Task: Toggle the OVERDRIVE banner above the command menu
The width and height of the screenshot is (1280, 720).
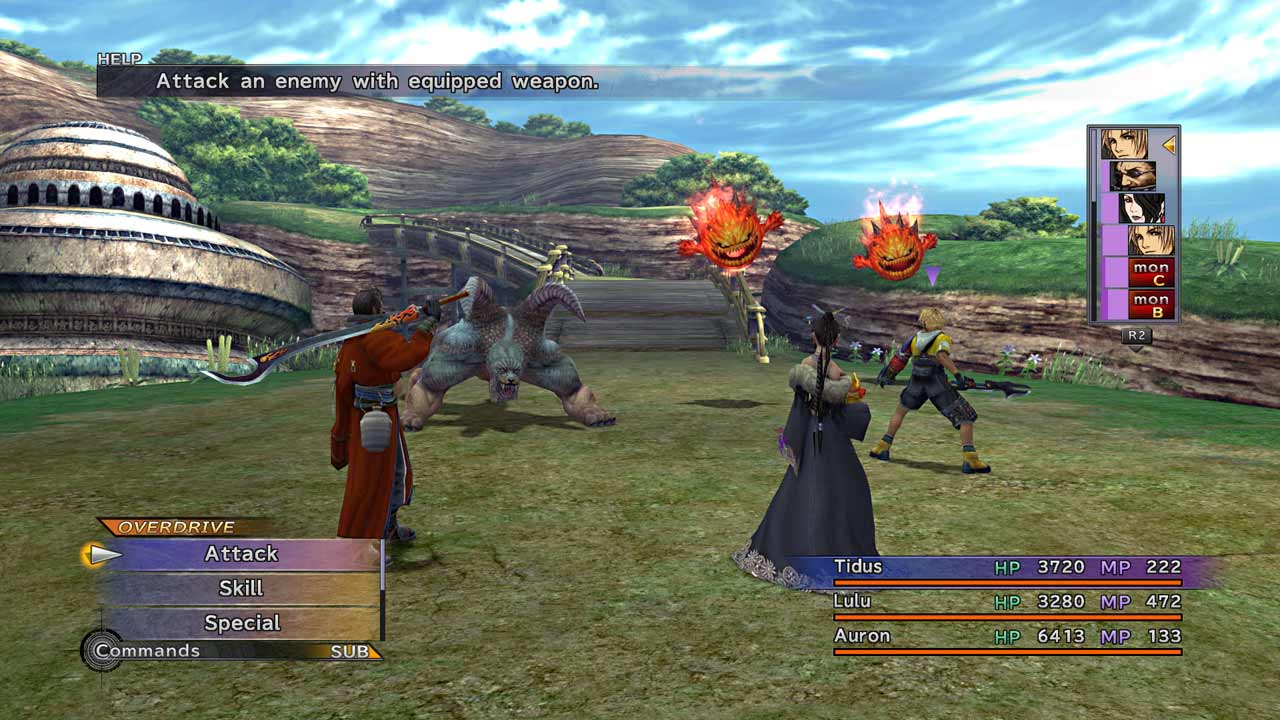Action: click(178, 526)
